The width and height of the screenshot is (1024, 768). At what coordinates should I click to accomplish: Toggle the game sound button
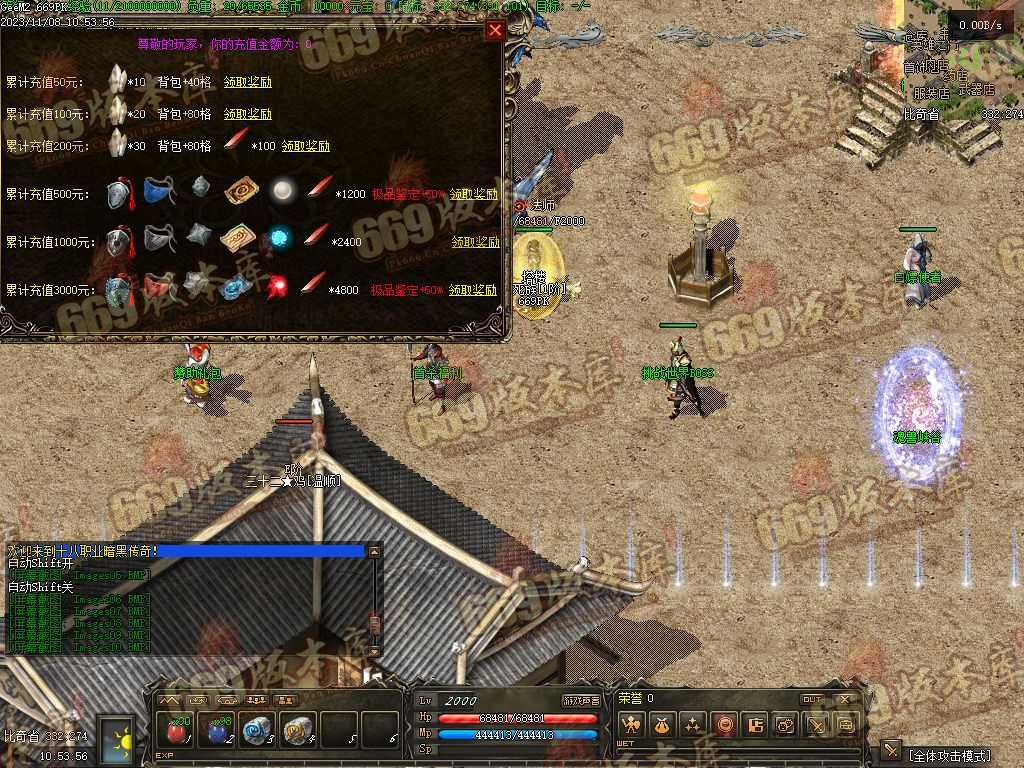tap(581, 700)
